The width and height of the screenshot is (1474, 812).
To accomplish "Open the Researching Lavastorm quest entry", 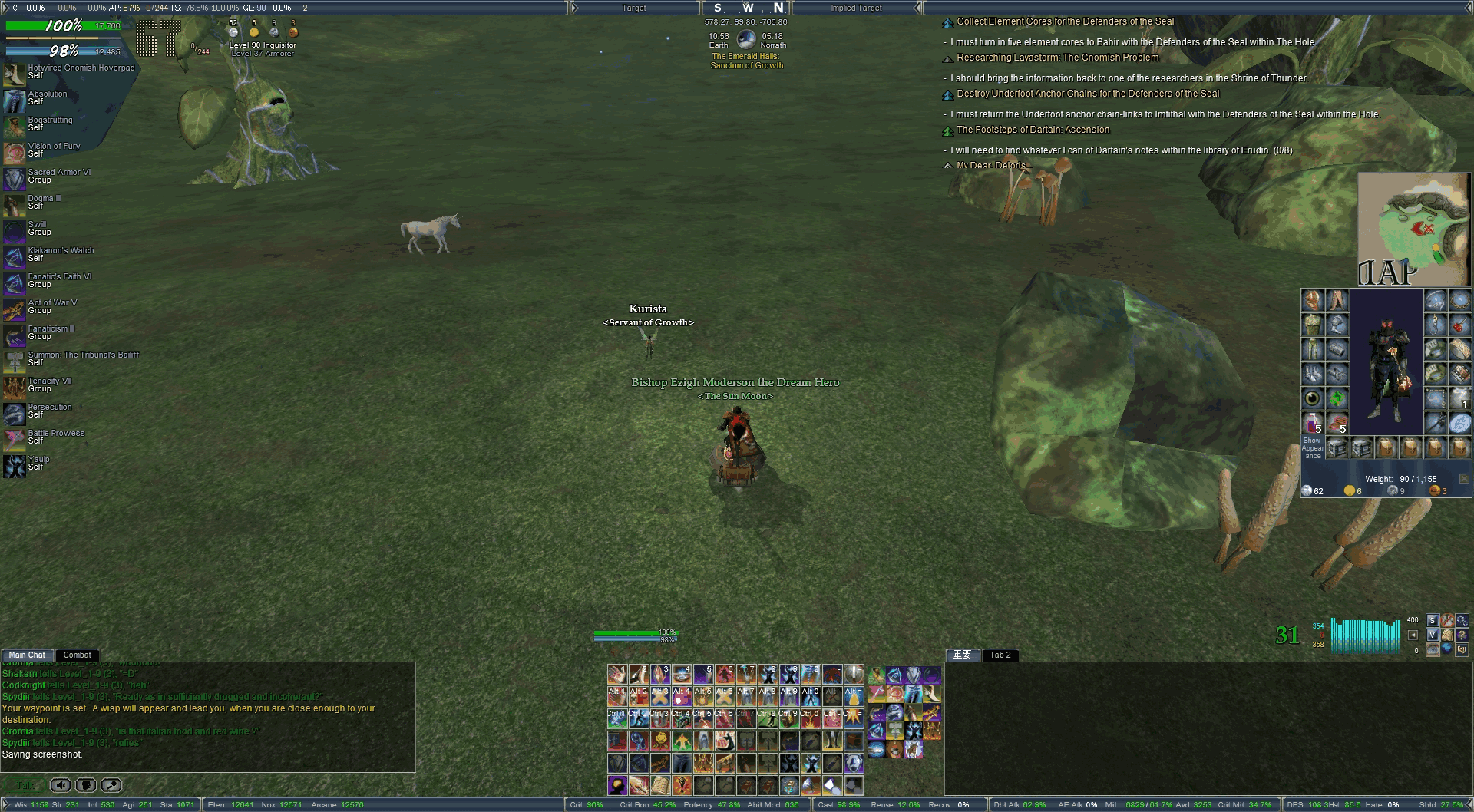I will (x=1057, y=58).
